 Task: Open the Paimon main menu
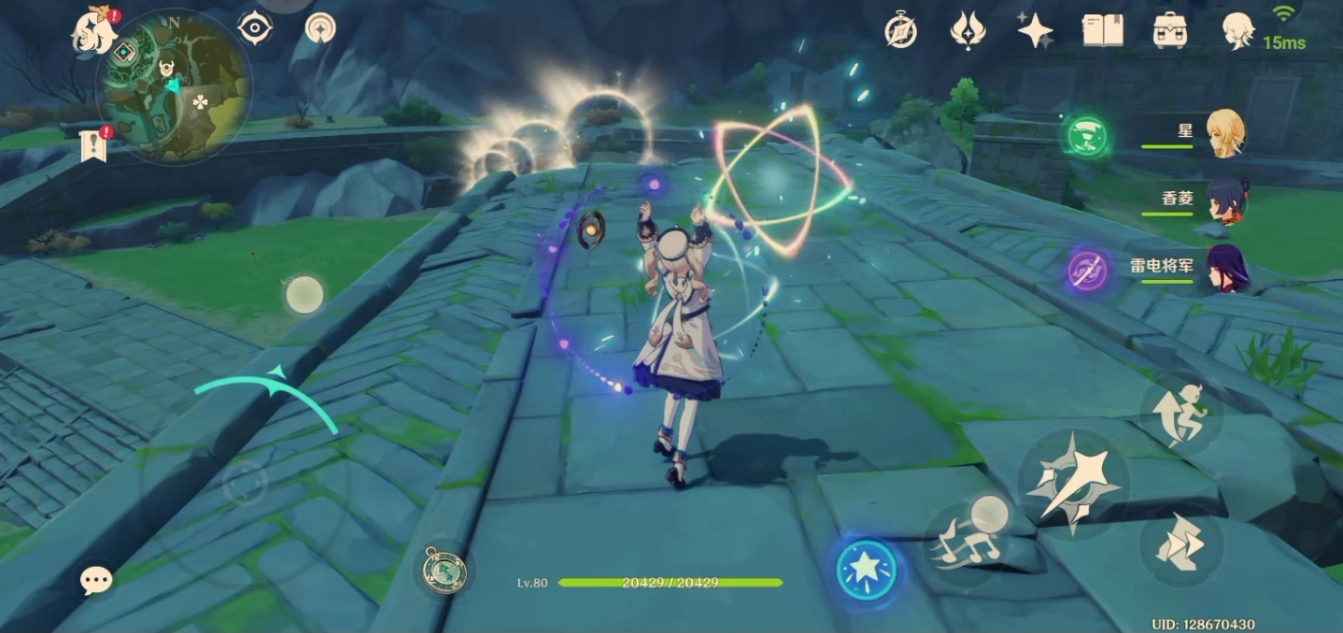[96, 30]
